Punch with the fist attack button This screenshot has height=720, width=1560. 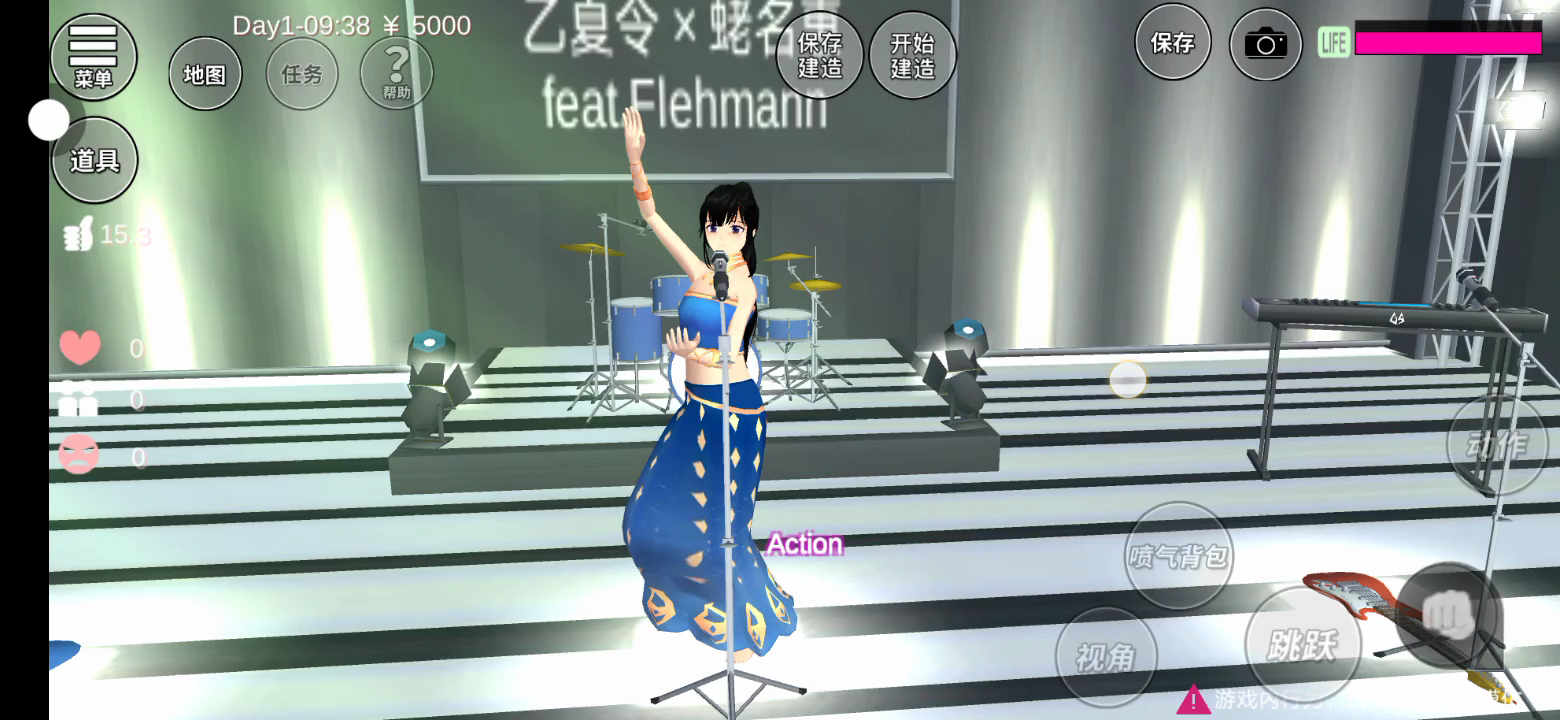1449,614
